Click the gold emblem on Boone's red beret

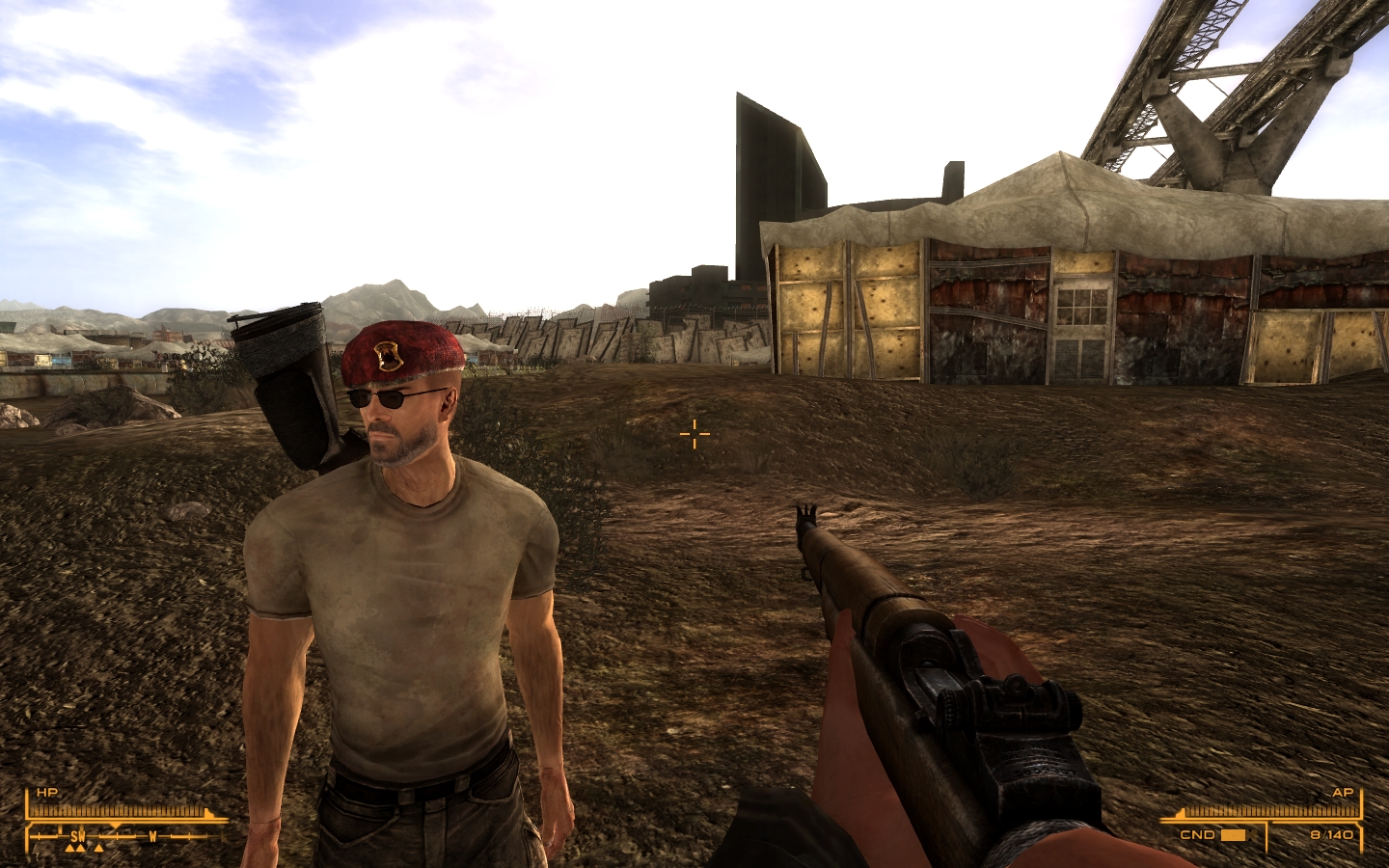[387, 357]
